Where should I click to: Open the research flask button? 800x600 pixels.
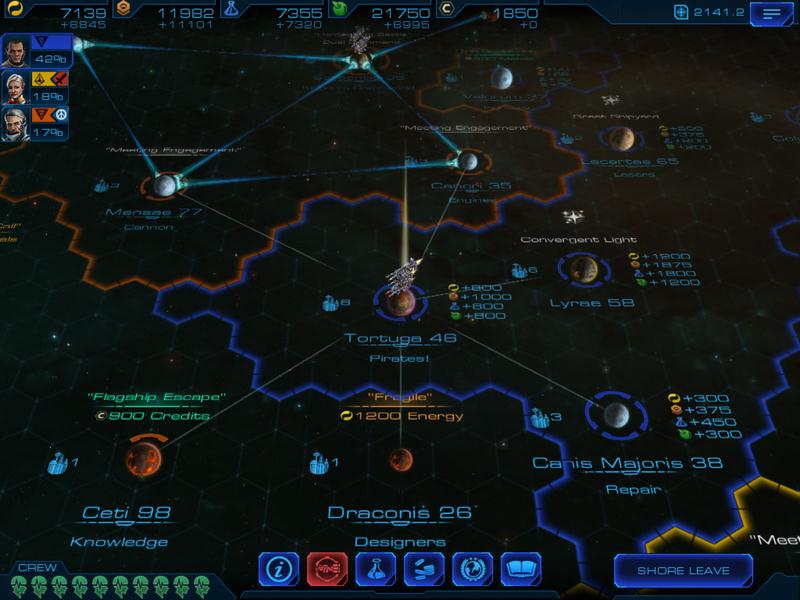coord(376,571)
